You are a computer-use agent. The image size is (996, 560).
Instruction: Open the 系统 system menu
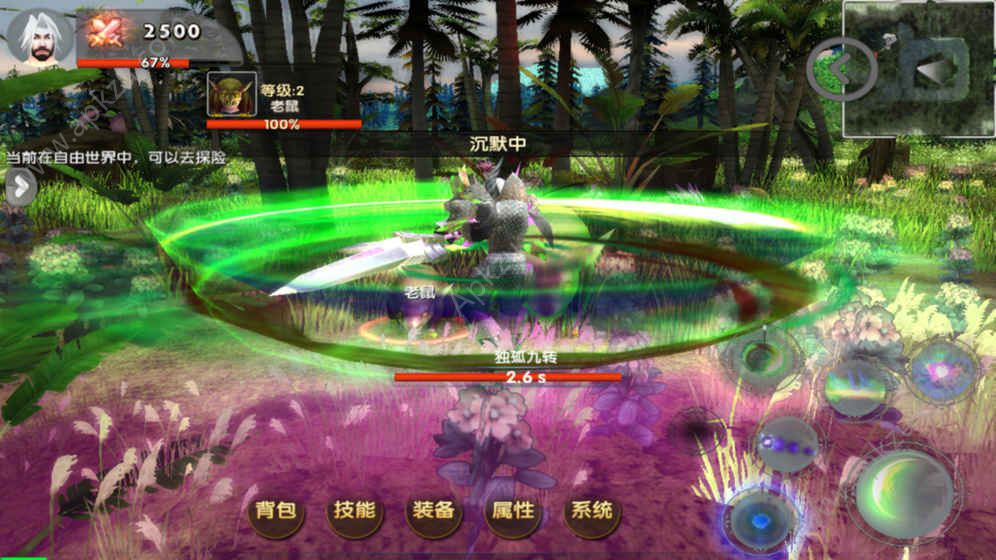(x=592, y=512)
